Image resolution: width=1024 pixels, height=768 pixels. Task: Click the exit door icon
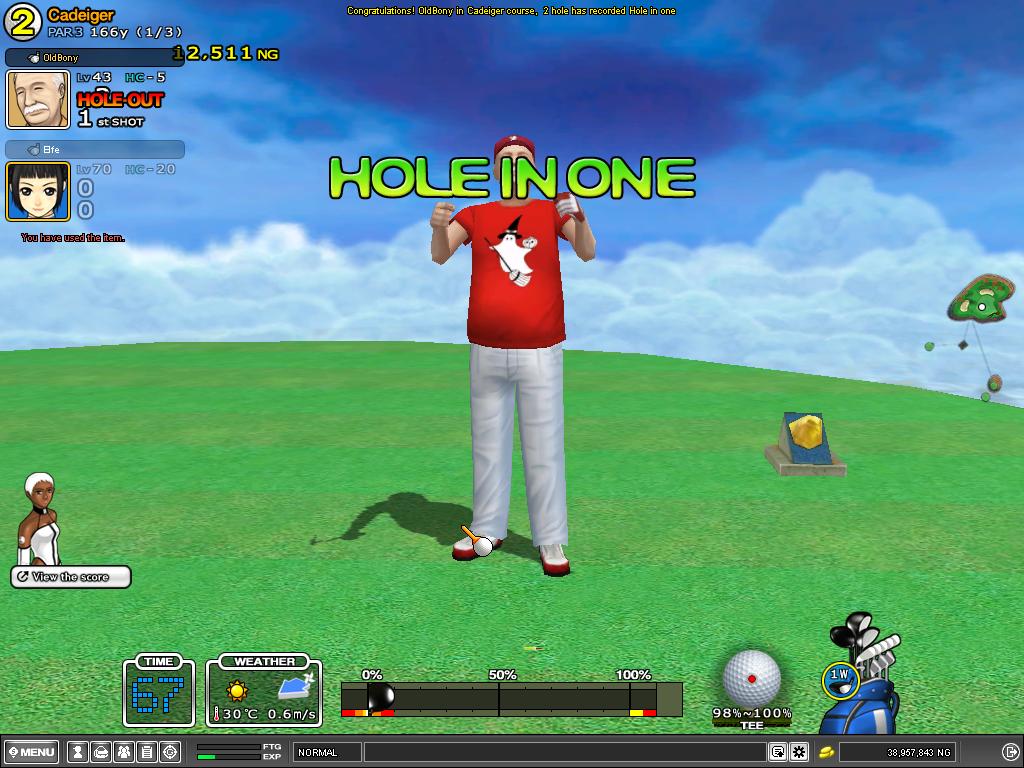tap(1010, 752)
